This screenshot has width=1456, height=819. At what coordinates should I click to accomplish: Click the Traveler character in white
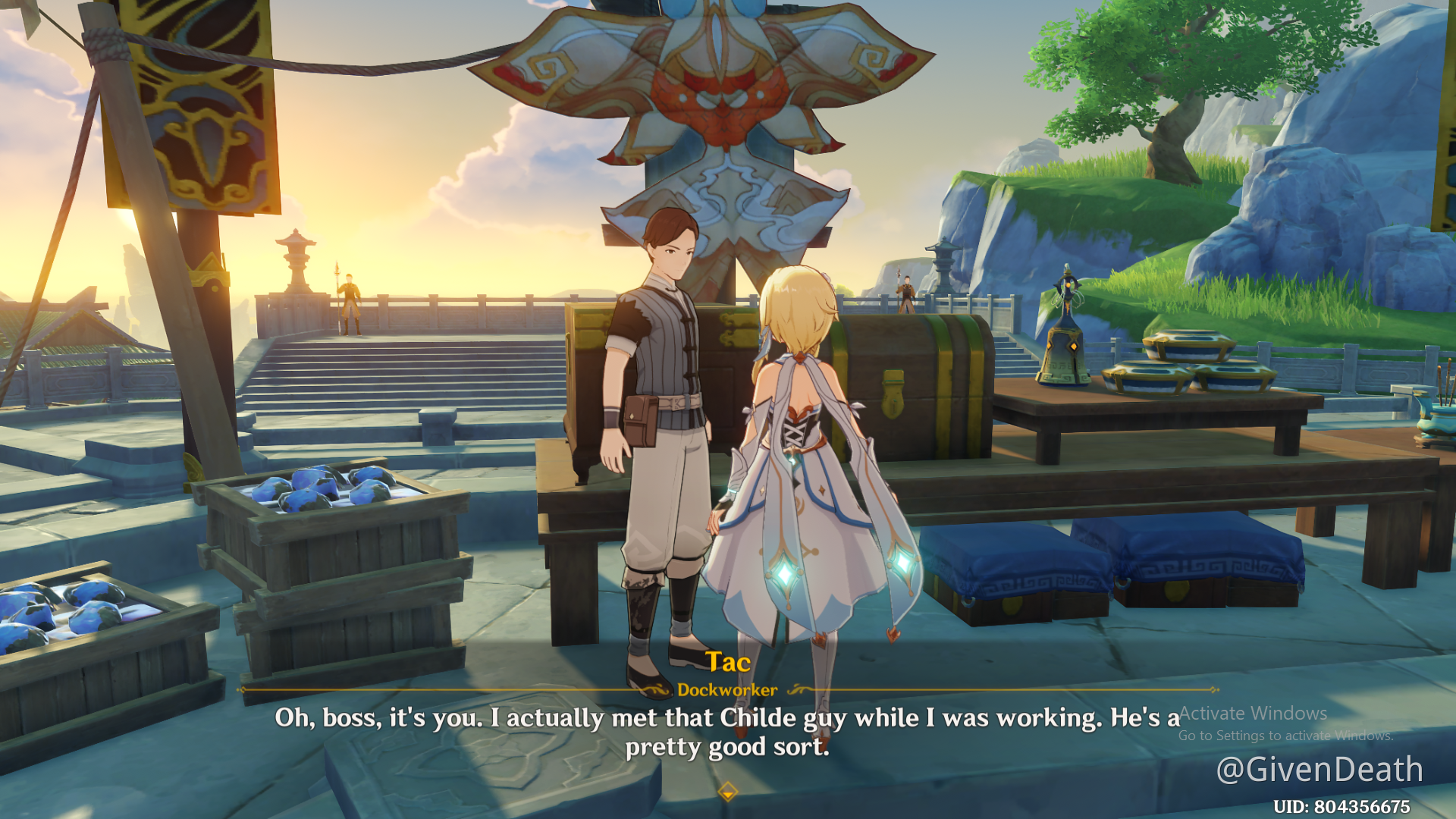point(804,455)
